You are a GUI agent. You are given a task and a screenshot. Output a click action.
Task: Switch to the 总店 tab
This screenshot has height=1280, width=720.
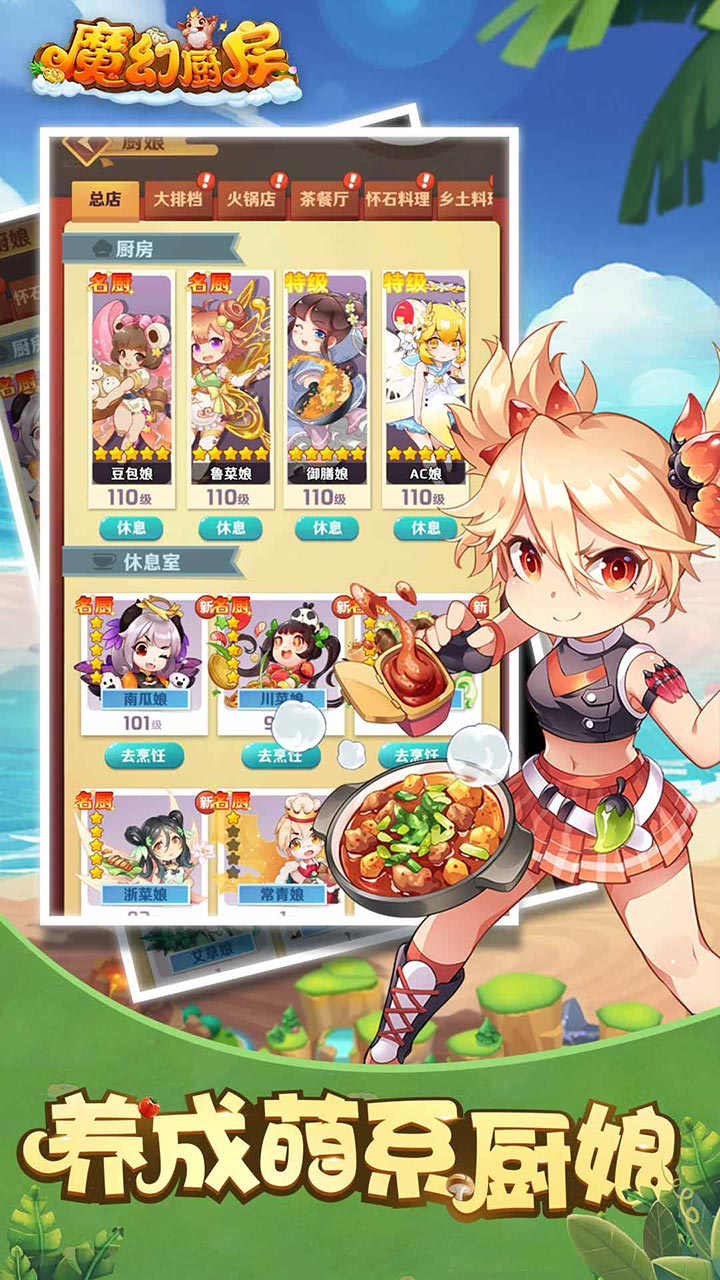pos(104,199)
